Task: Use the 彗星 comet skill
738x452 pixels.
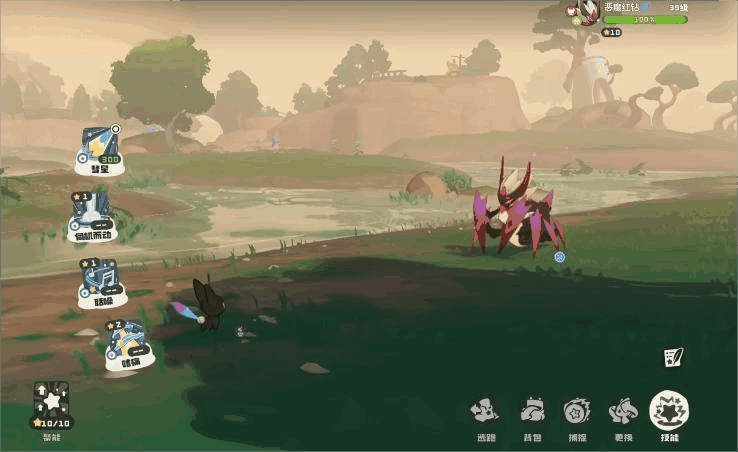Action: point(103,148)
